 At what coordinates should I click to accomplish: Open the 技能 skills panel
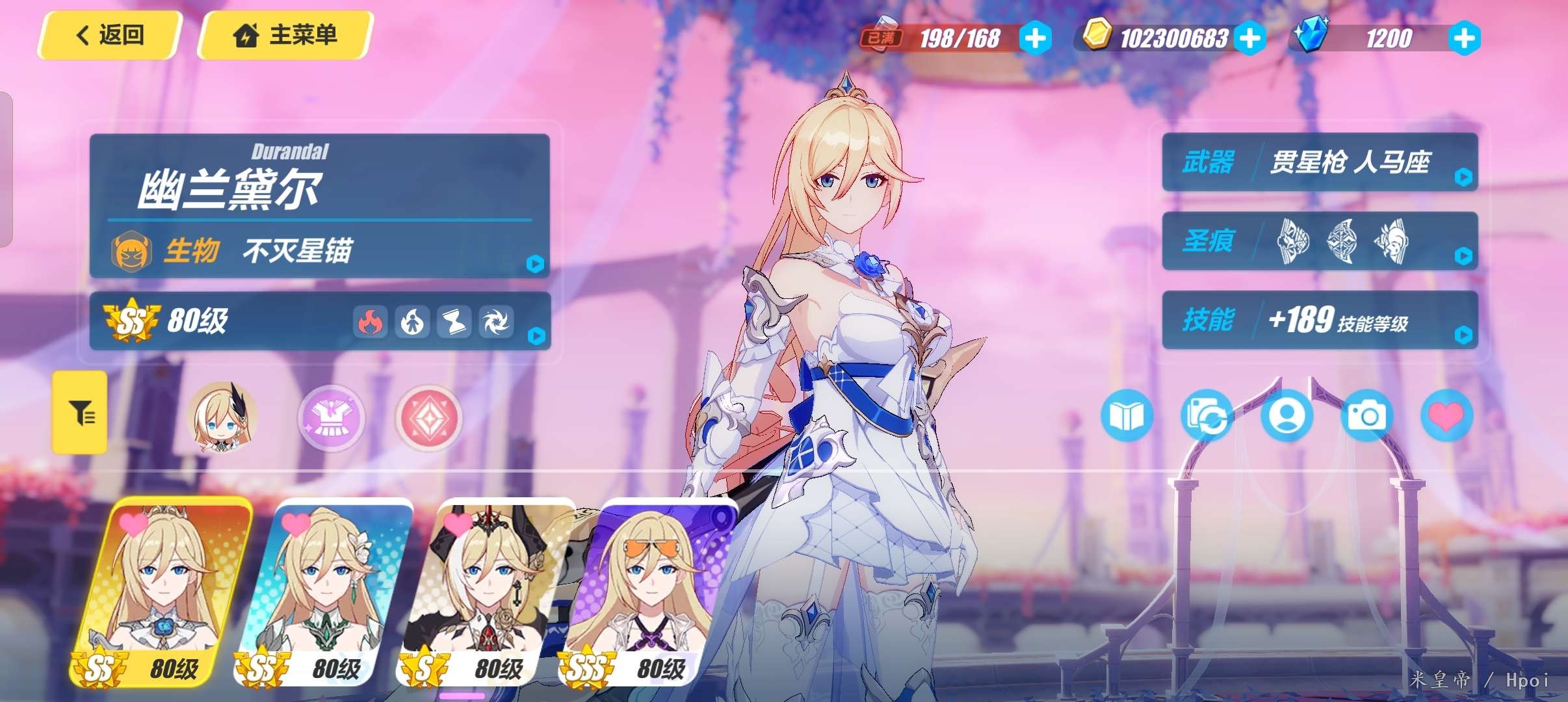tap(1320, 320)
